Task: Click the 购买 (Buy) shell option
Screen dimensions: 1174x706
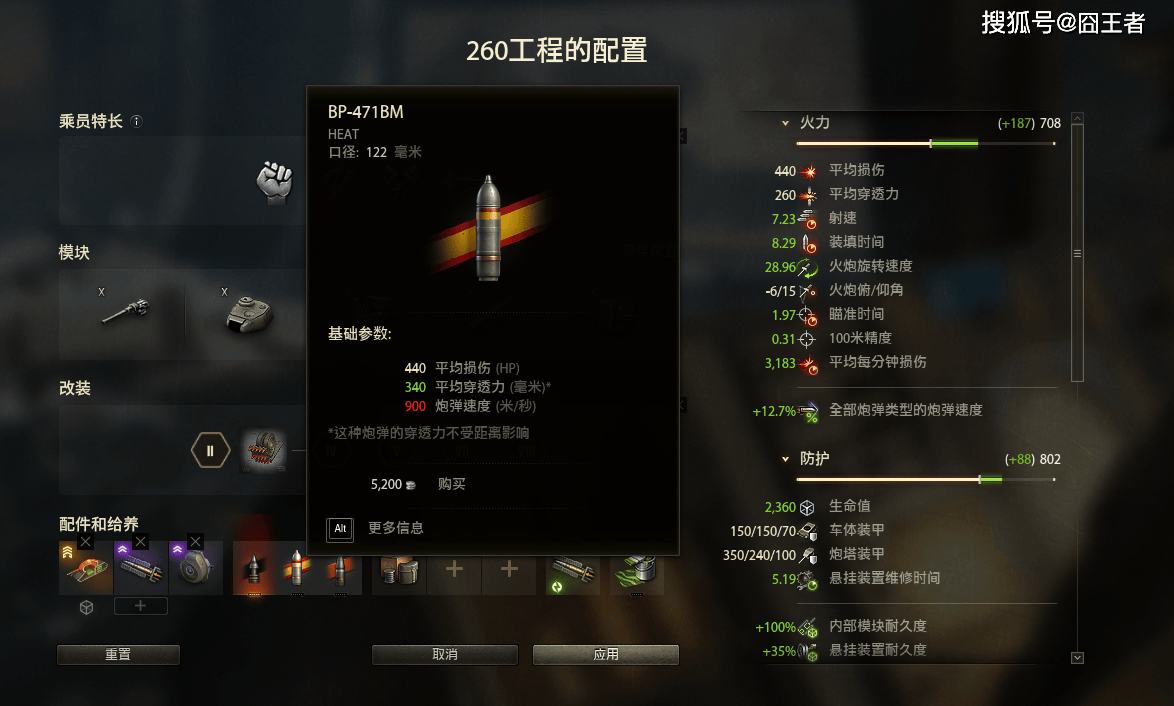Action: (451, 484)
